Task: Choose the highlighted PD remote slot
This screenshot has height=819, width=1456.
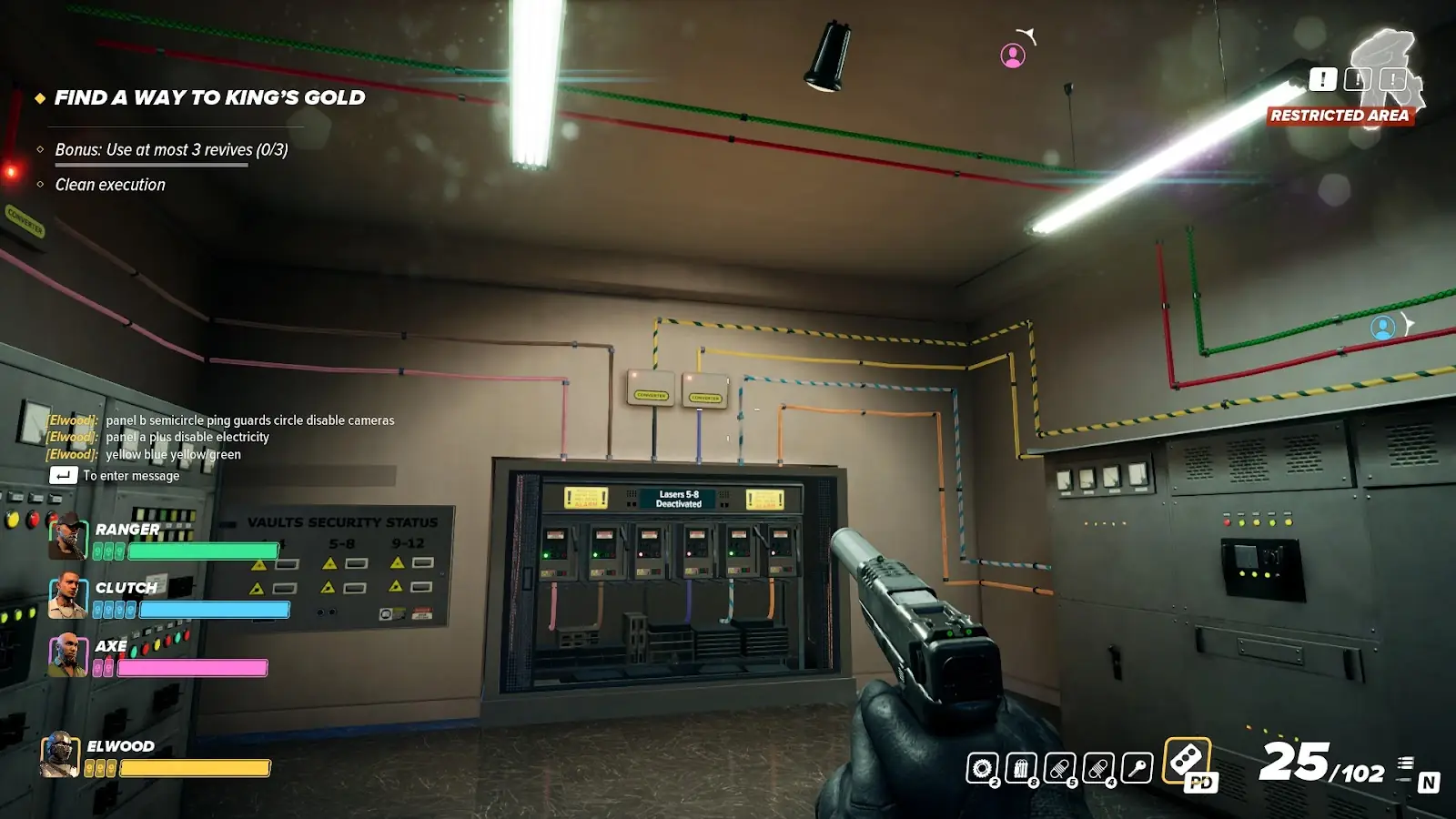Action: 1188,761
